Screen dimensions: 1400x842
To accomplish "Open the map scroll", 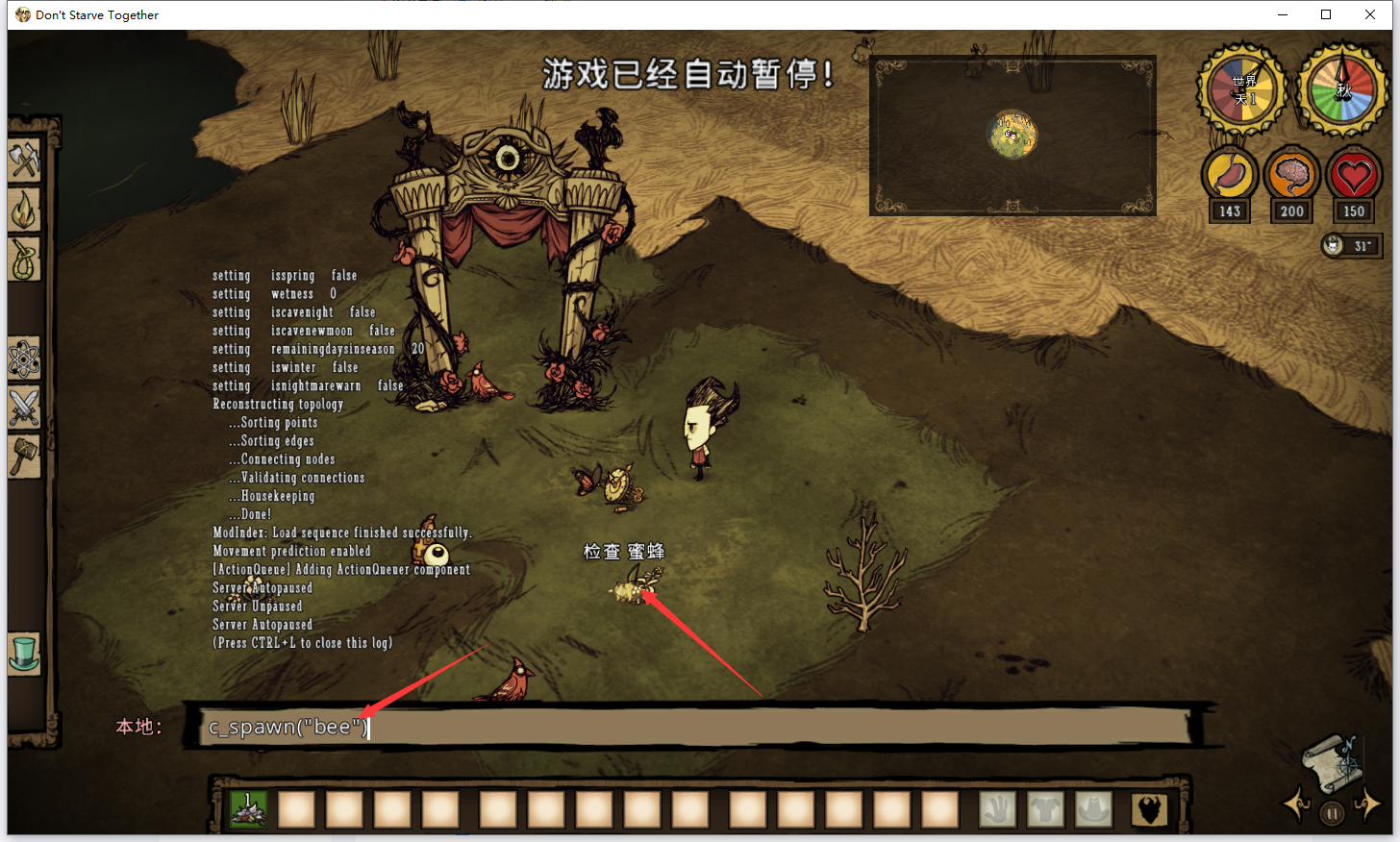I will click(1332, 760).
